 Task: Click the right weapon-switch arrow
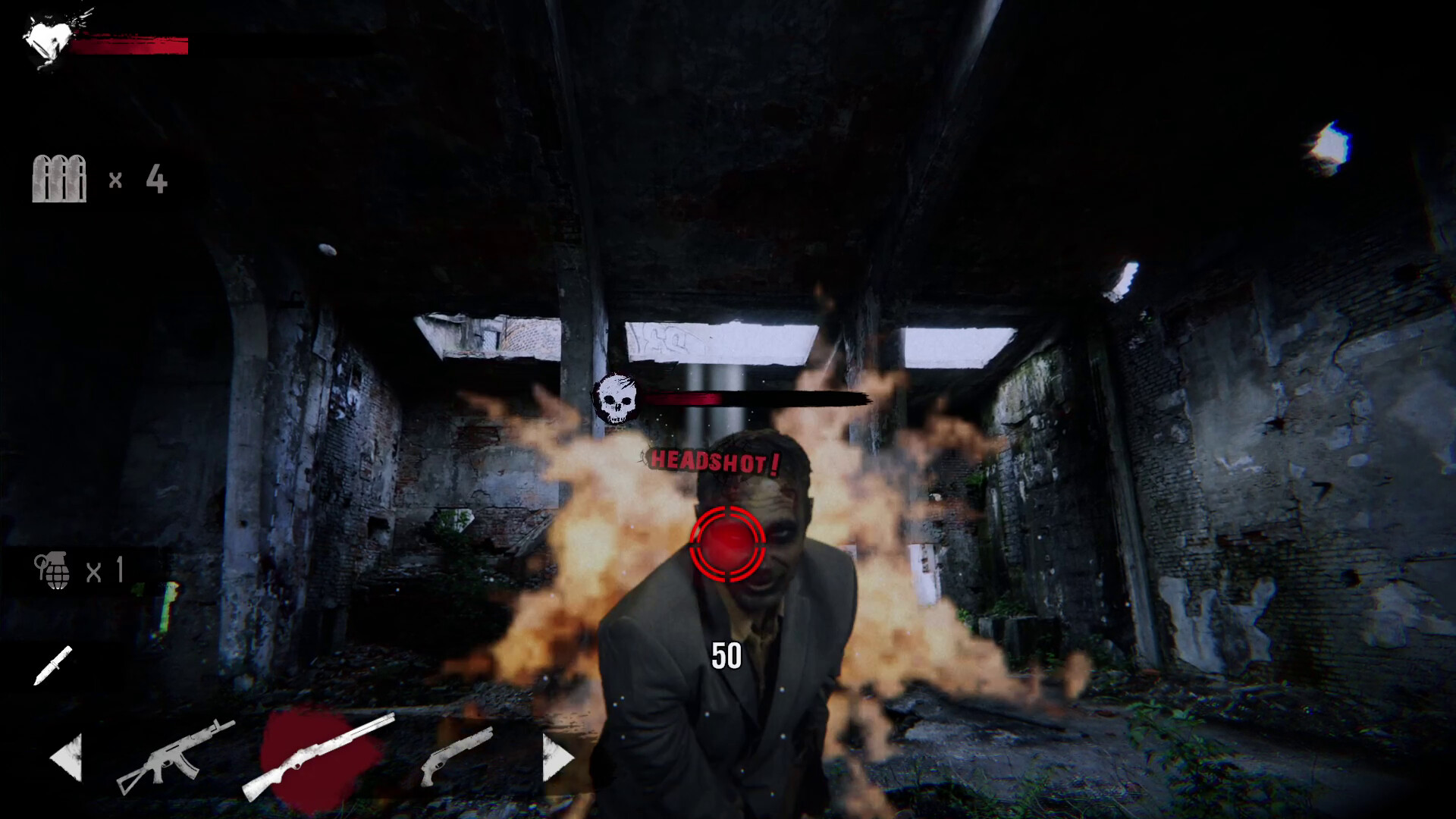(556, 758)
